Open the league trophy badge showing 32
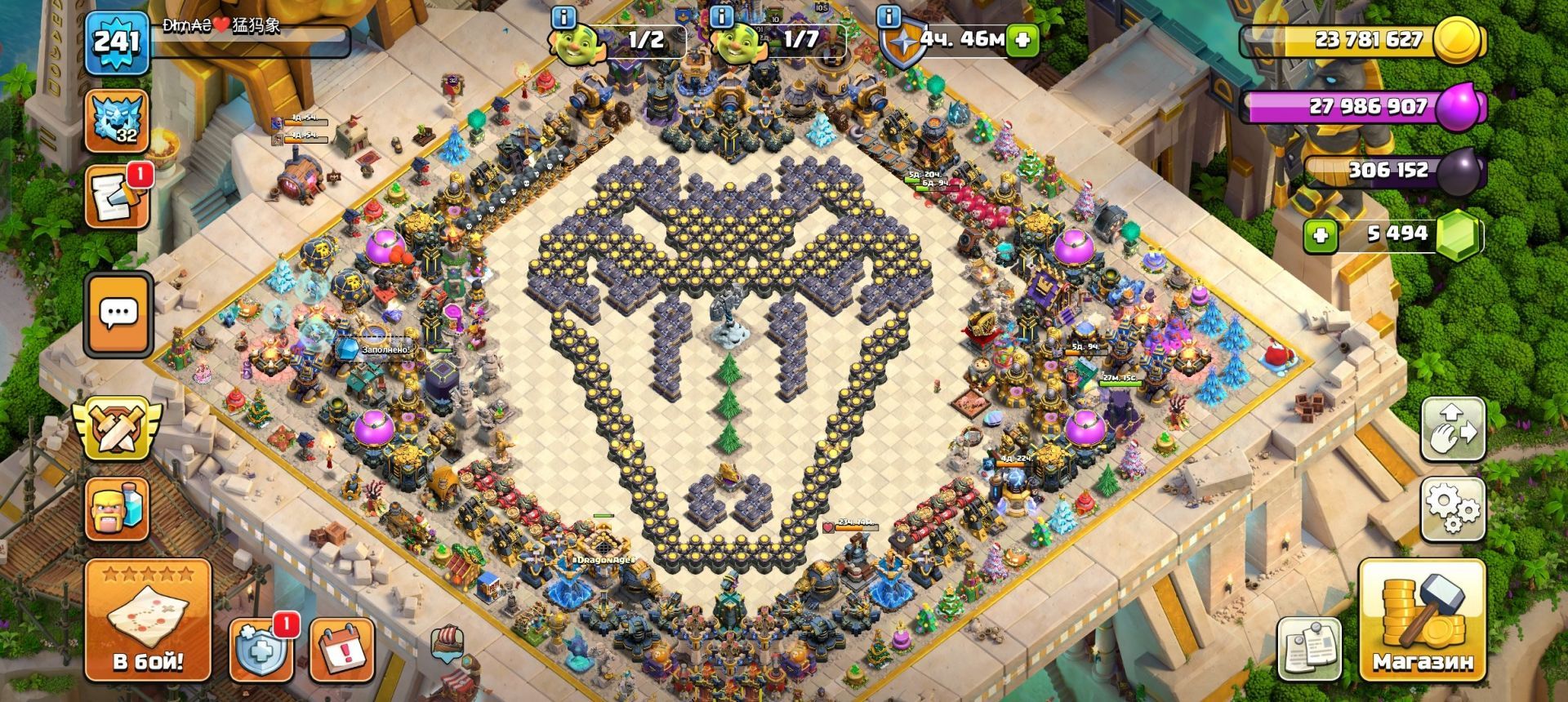This screenshot has width=1568, height=702. coord(117,121)
